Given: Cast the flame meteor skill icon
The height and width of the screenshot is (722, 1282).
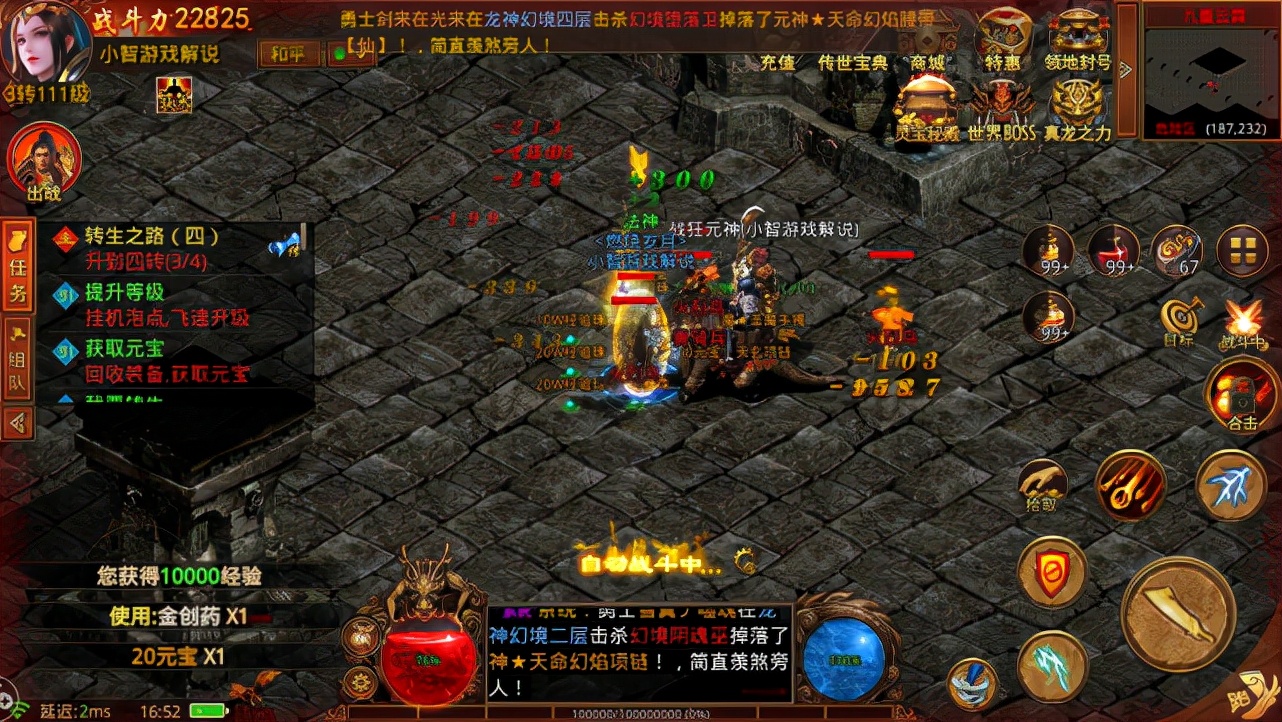Looking at the screenshot, I should [1131, 486].
